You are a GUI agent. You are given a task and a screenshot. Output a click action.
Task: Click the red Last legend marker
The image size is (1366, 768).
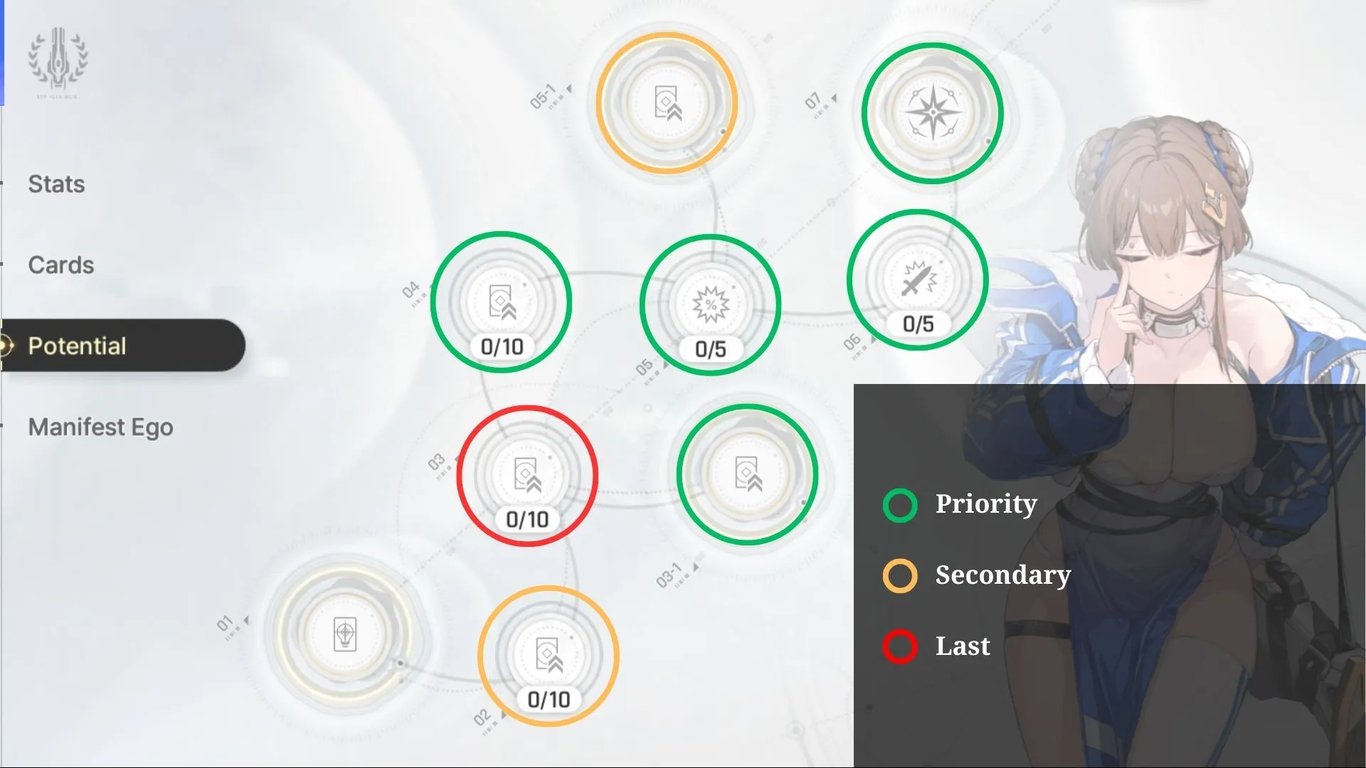[898, 646]
